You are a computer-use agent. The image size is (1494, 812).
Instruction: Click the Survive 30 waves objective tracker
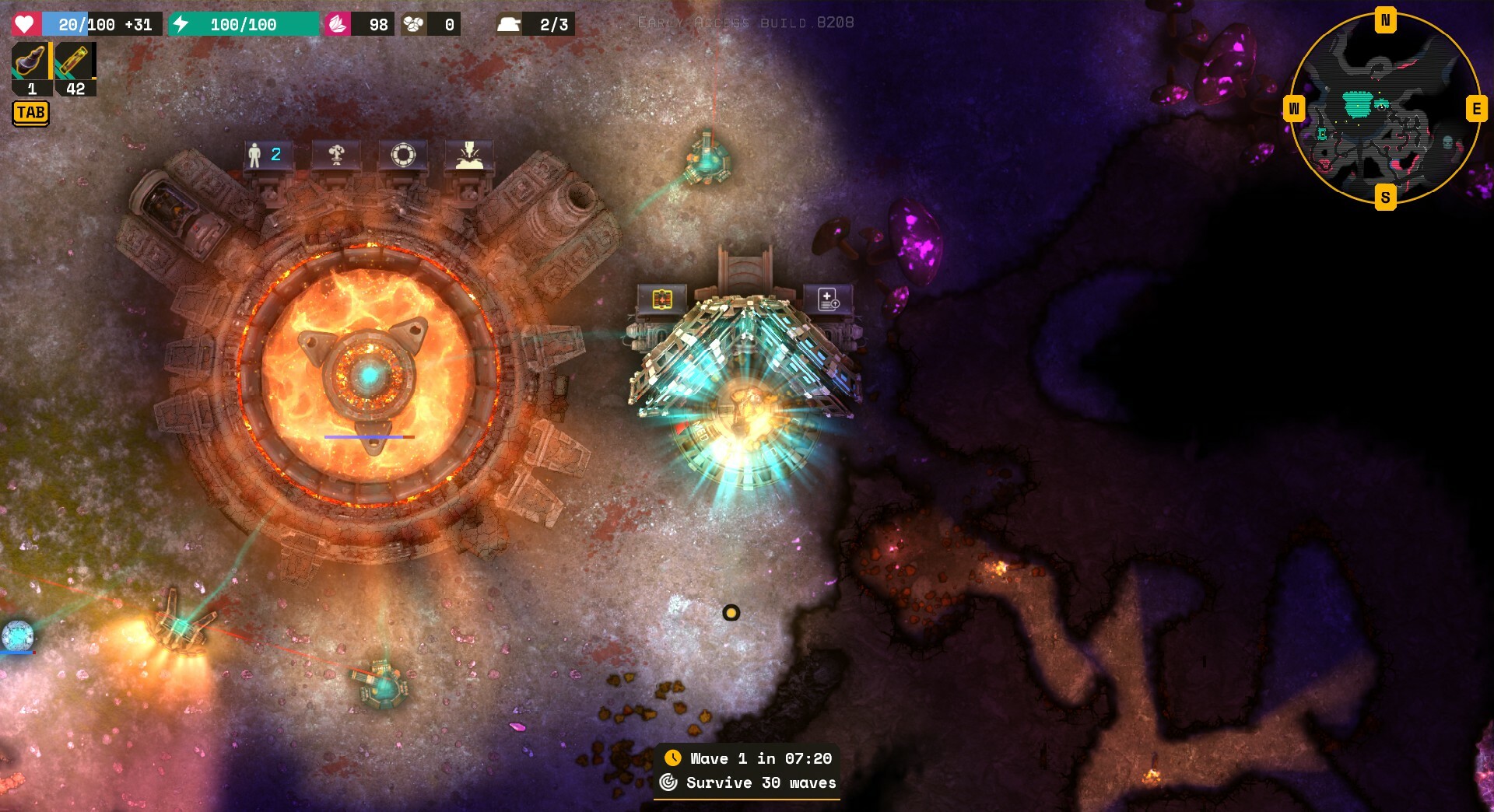(748, 782)
